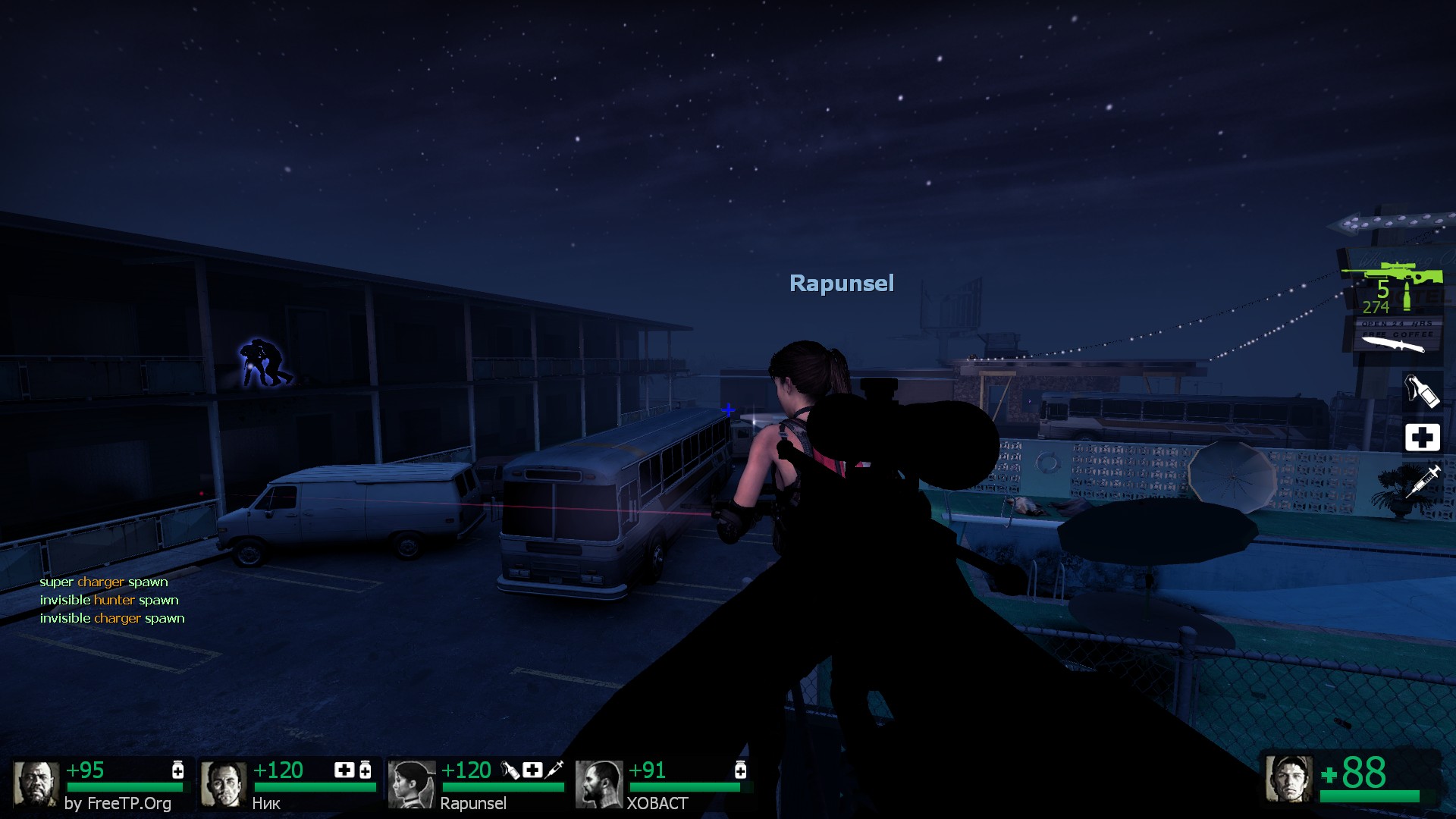Viewport: 1456px width, 819px height.
Task: Choose the adrenaline syringe slot
Action: pos(1422,482)
